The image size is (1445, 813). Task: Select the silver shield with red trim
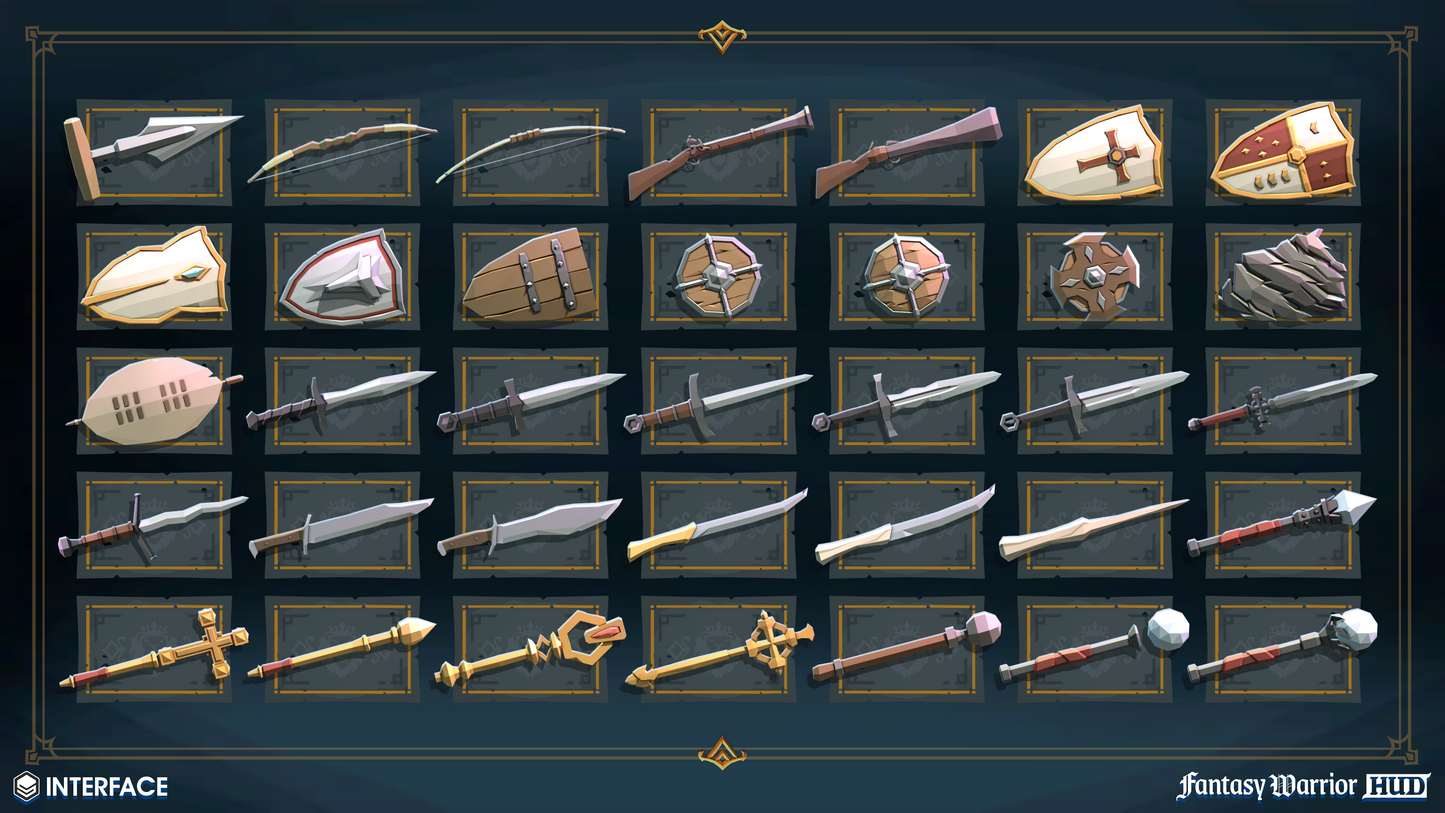coord(342,276)
